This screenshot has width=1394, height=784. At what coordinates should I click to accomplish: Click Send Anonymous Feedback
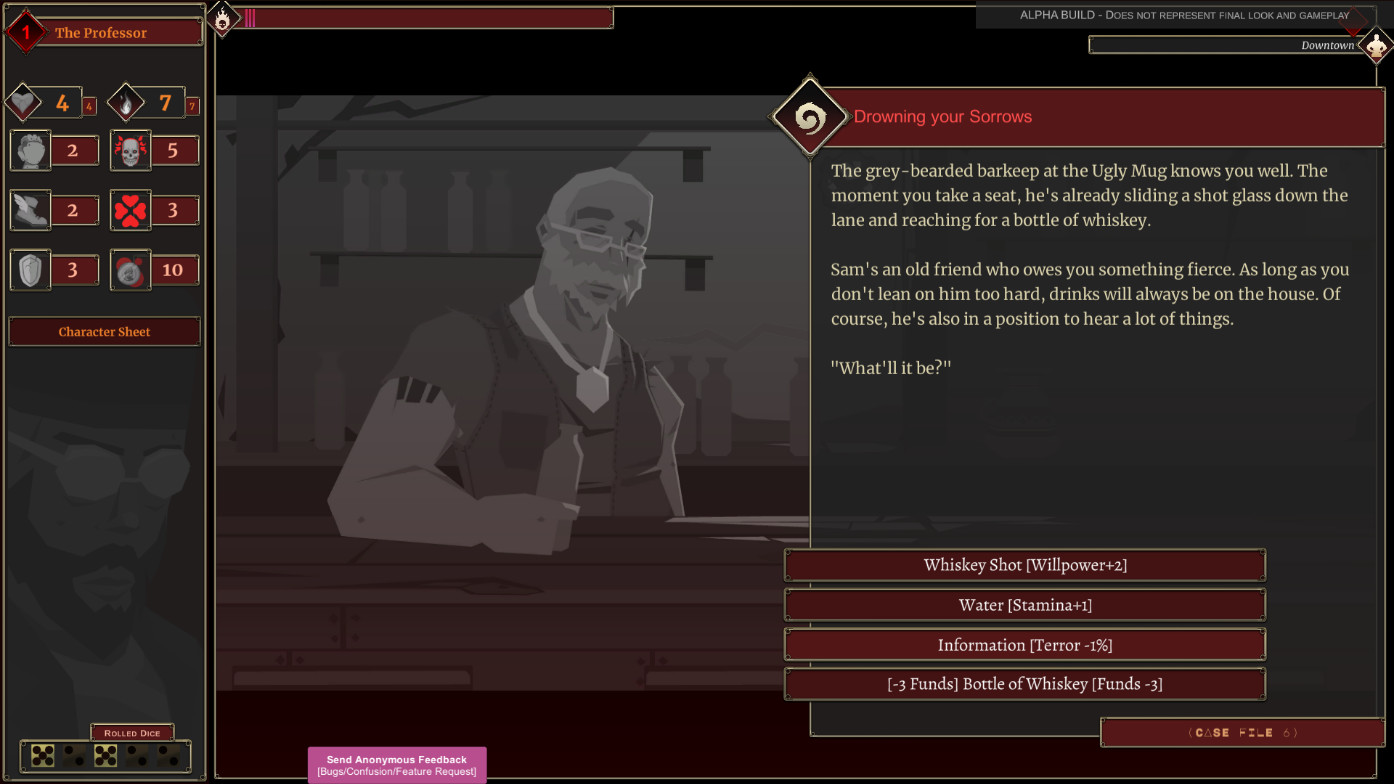click(396, 764)
